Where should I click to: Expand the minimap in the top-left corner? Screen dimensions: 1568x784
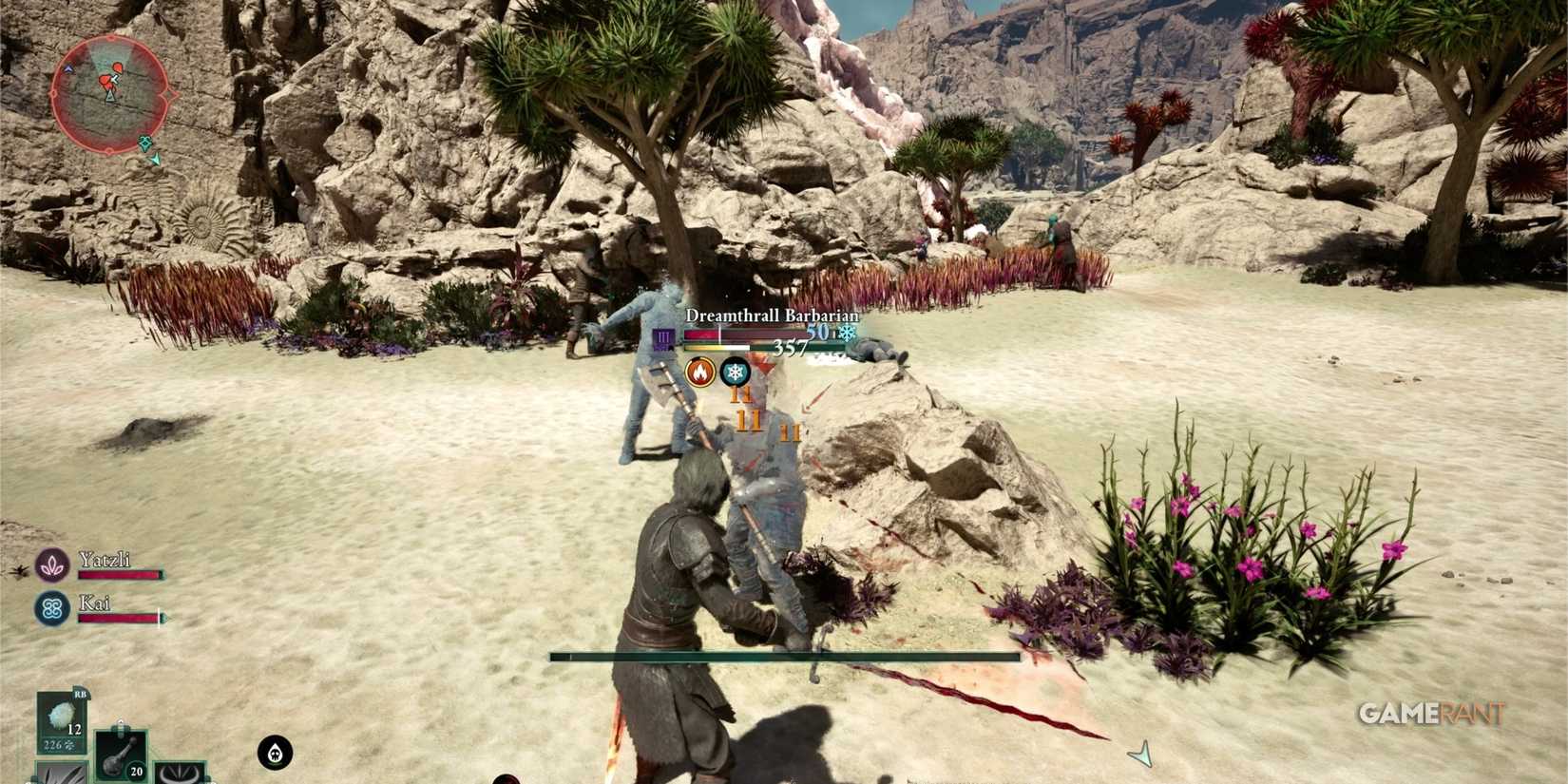[112, 95]
